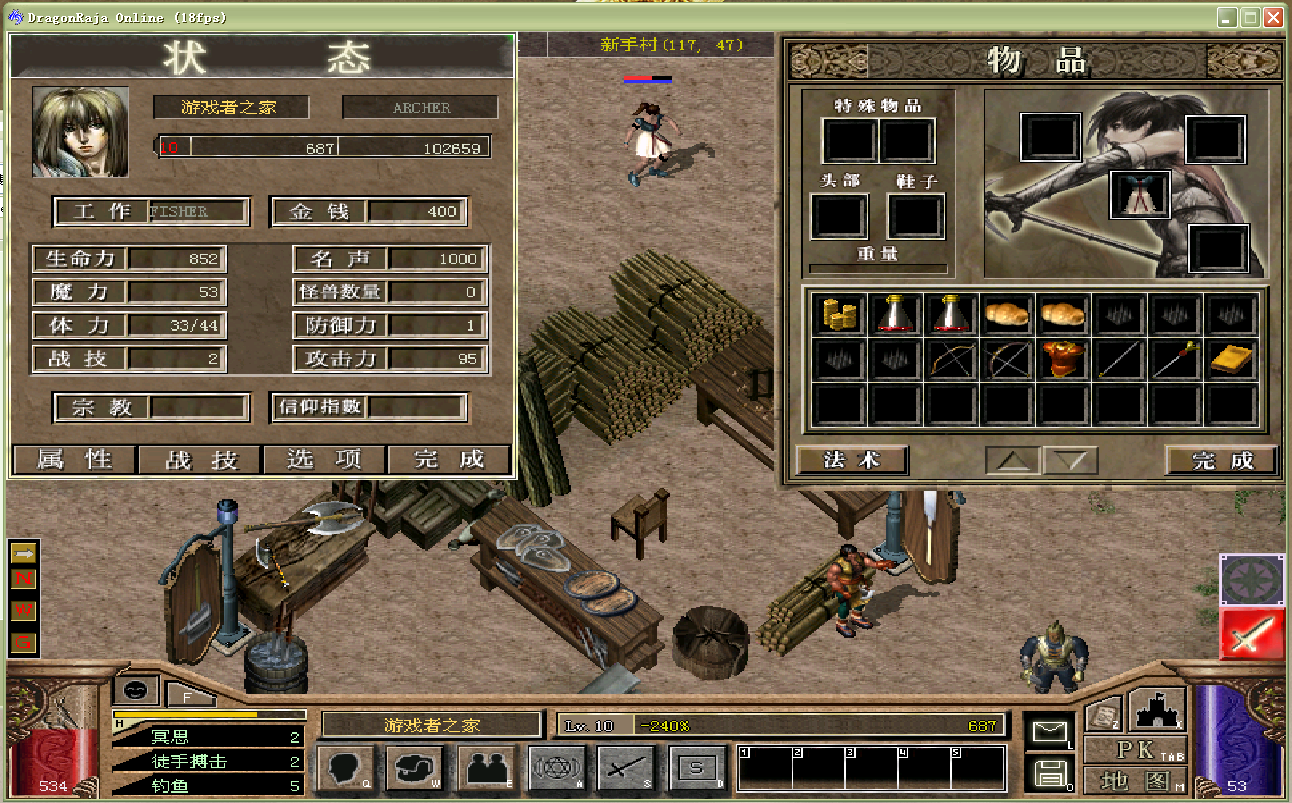Screen dimensions: 1292x803
Task: Select the gold coins stack in inventory
Action: 839,314
